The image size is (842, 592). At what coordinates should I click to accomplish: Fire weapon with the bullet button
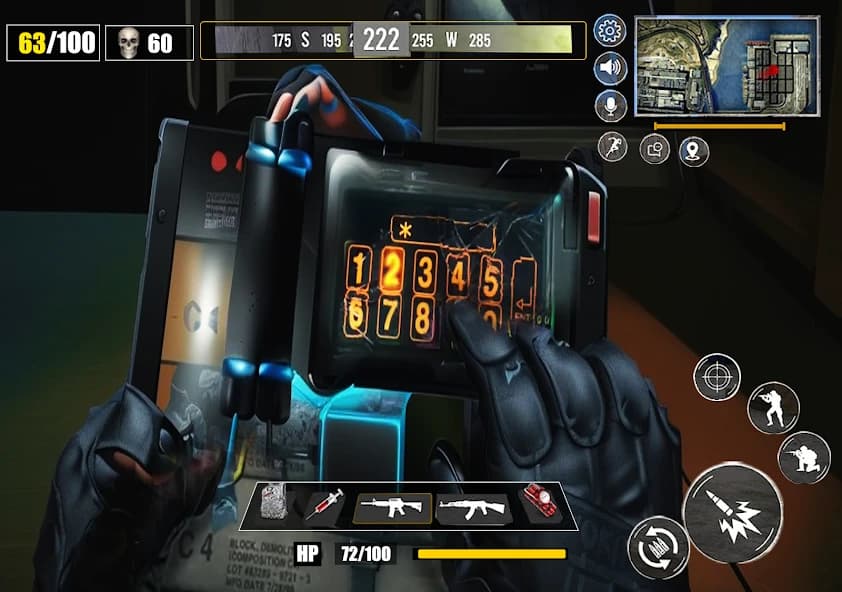[x=732, y=511]
